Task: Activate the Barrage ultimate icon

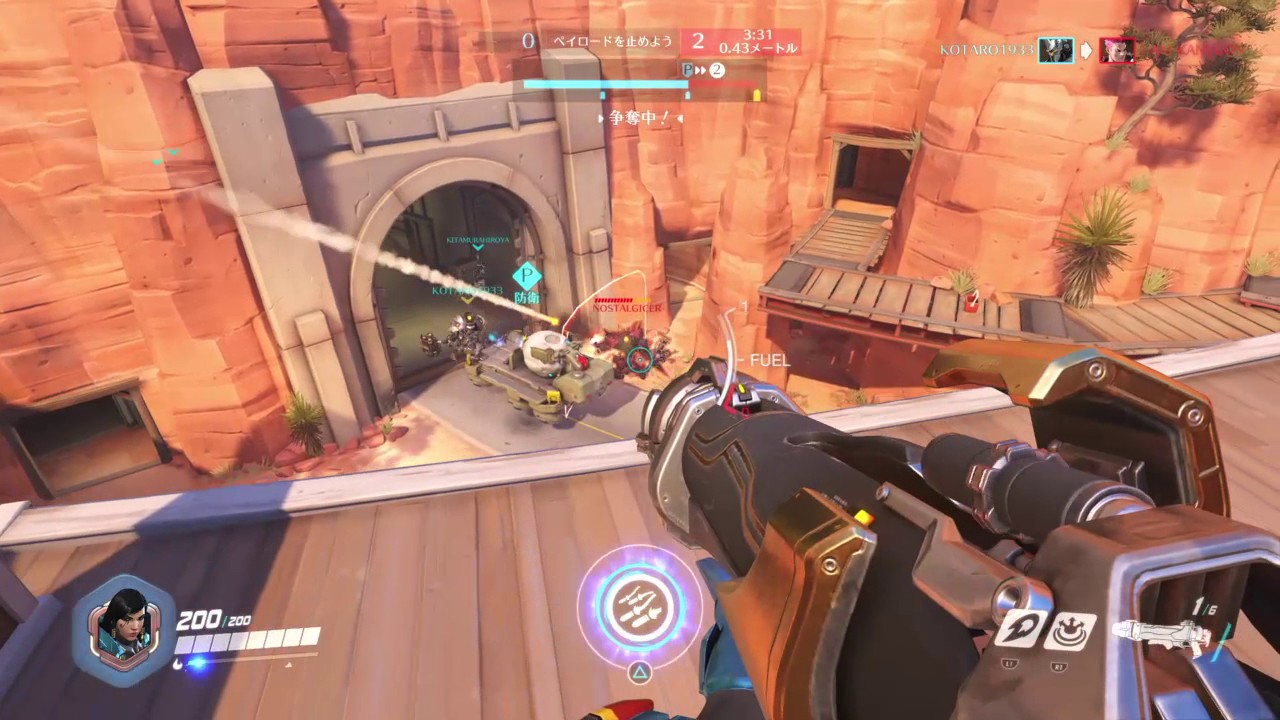Action: pyautogui.click(x=638, y=608)
